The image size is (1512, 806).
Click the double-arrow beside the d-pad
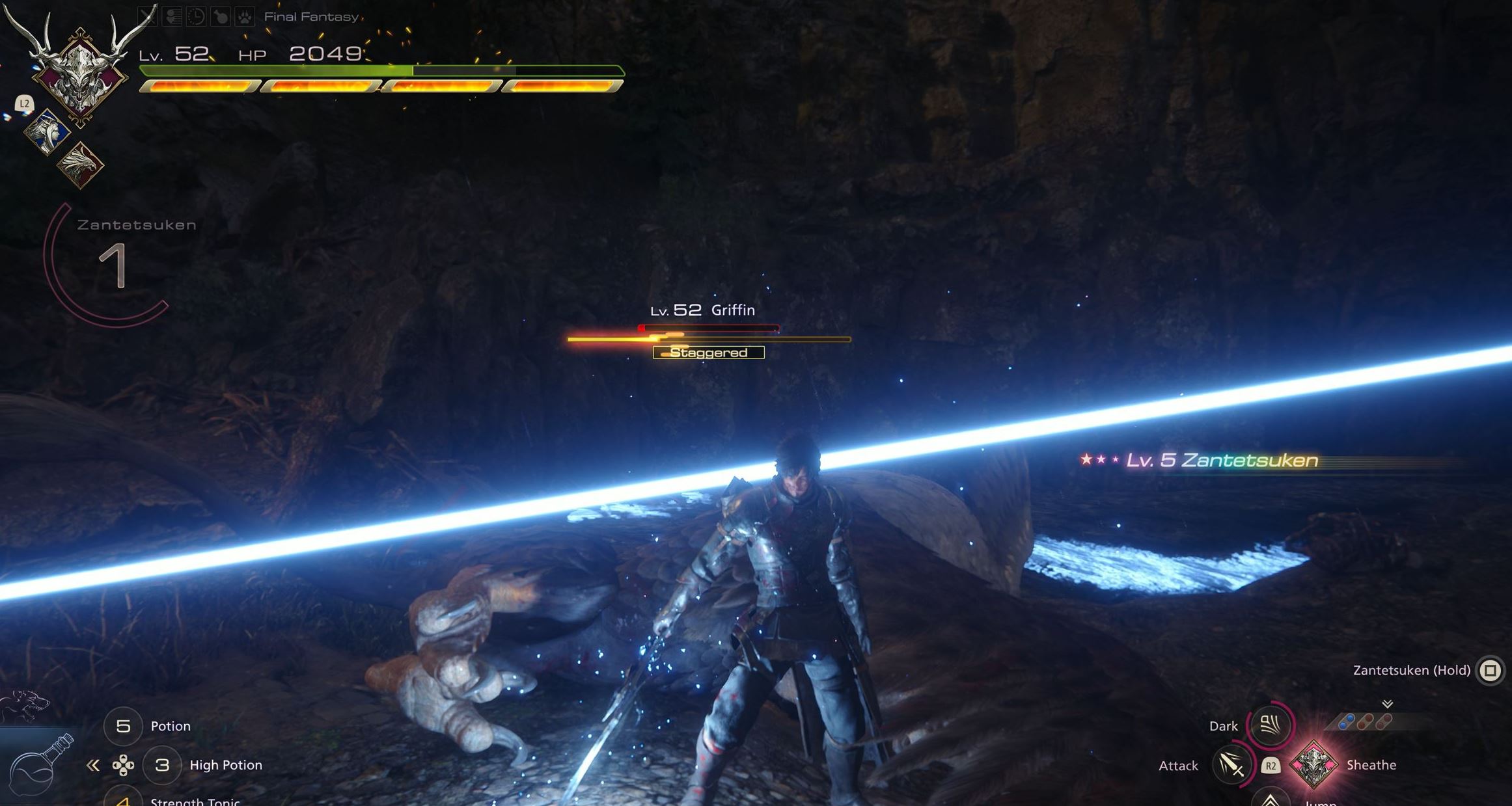pos(92,766)
